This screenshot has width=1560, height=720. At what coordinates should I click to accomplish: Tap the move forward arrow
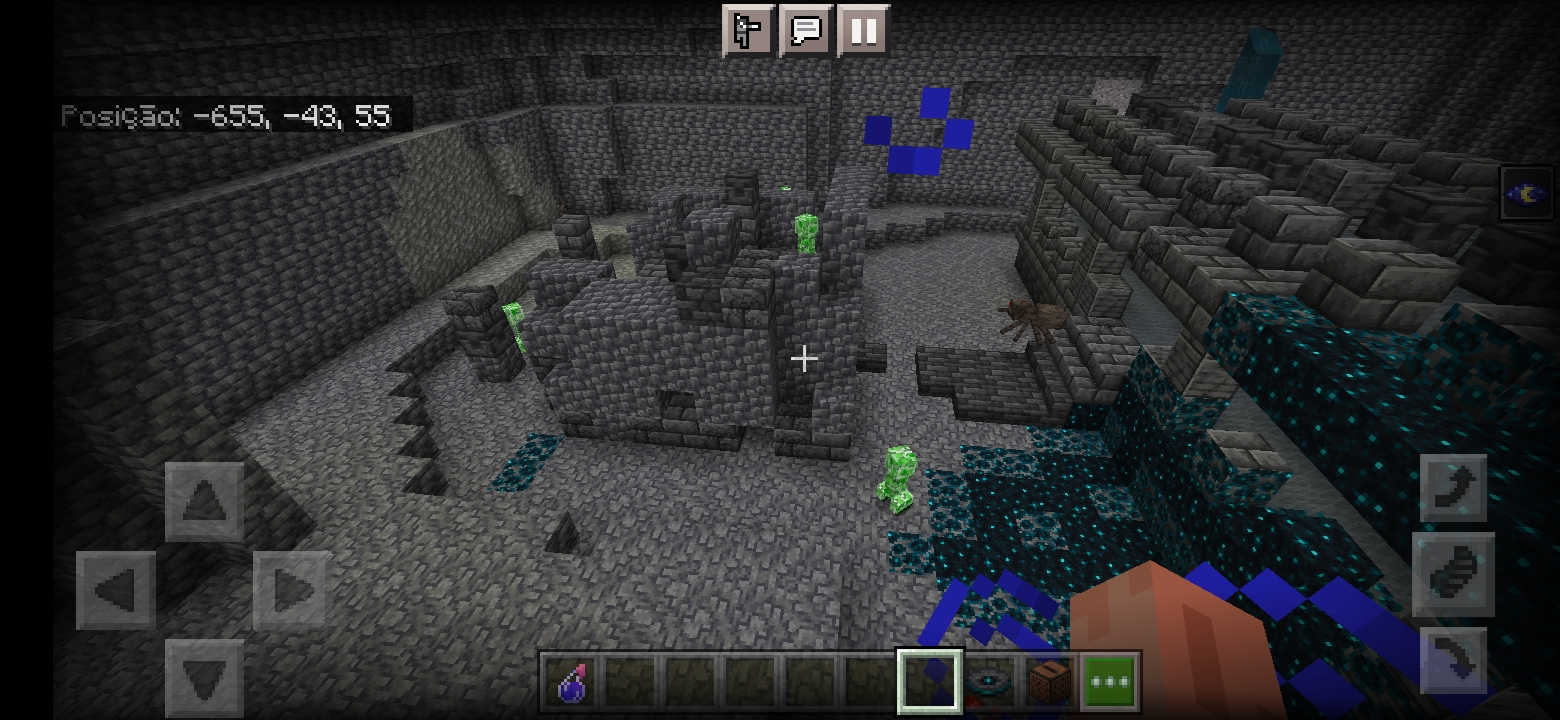coord(204,501)
